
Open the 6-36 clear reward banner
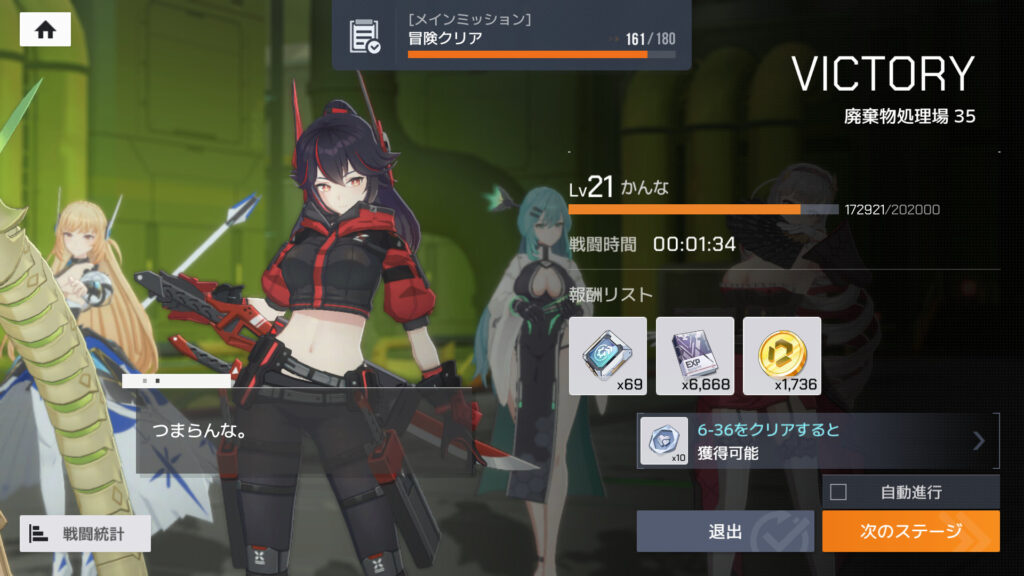pyautogui.click(x=817, y=441)
